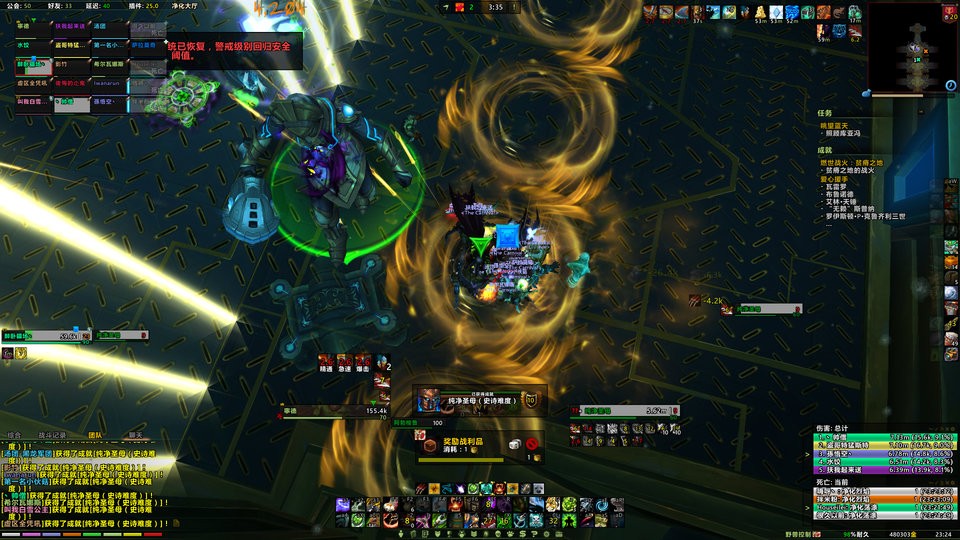The width and height of the screenshot is (960, 540).
Task: Roll need with the dice button
Action: [513, 443]
